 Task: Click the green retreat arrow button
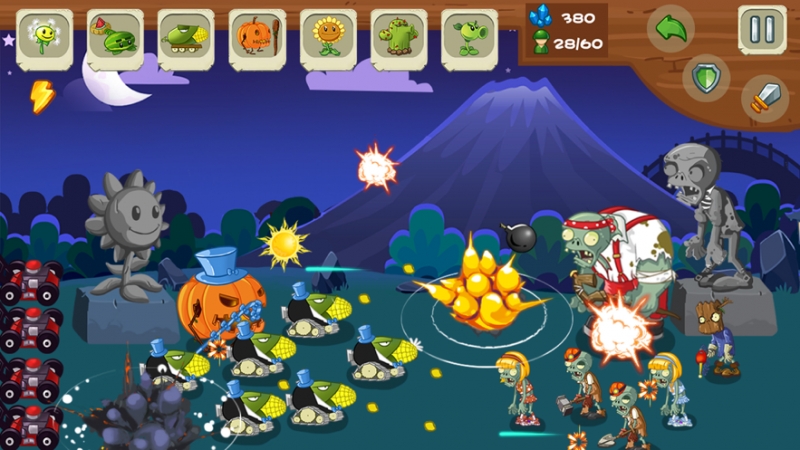671,29
